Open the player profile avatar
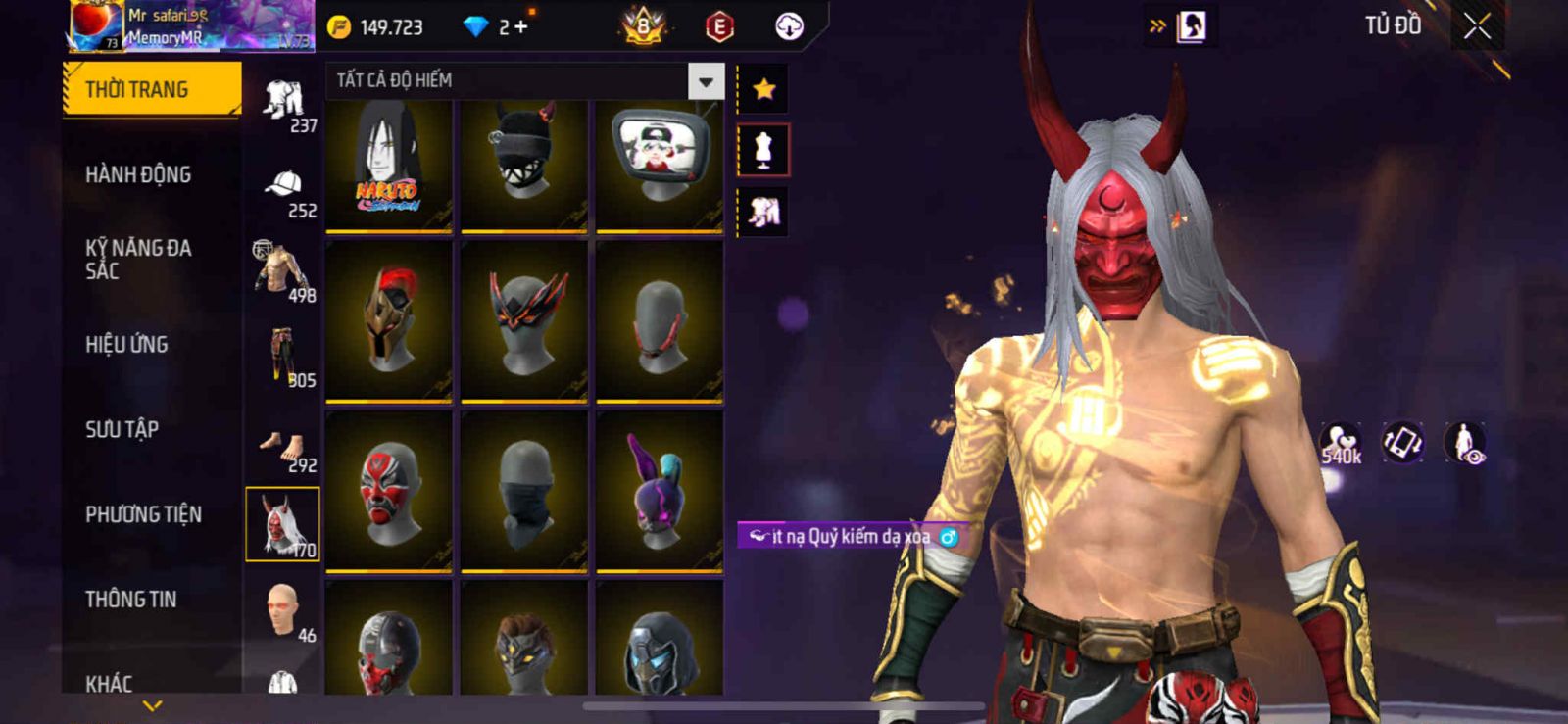The image size is (1568, 724). tap(95, 24)
